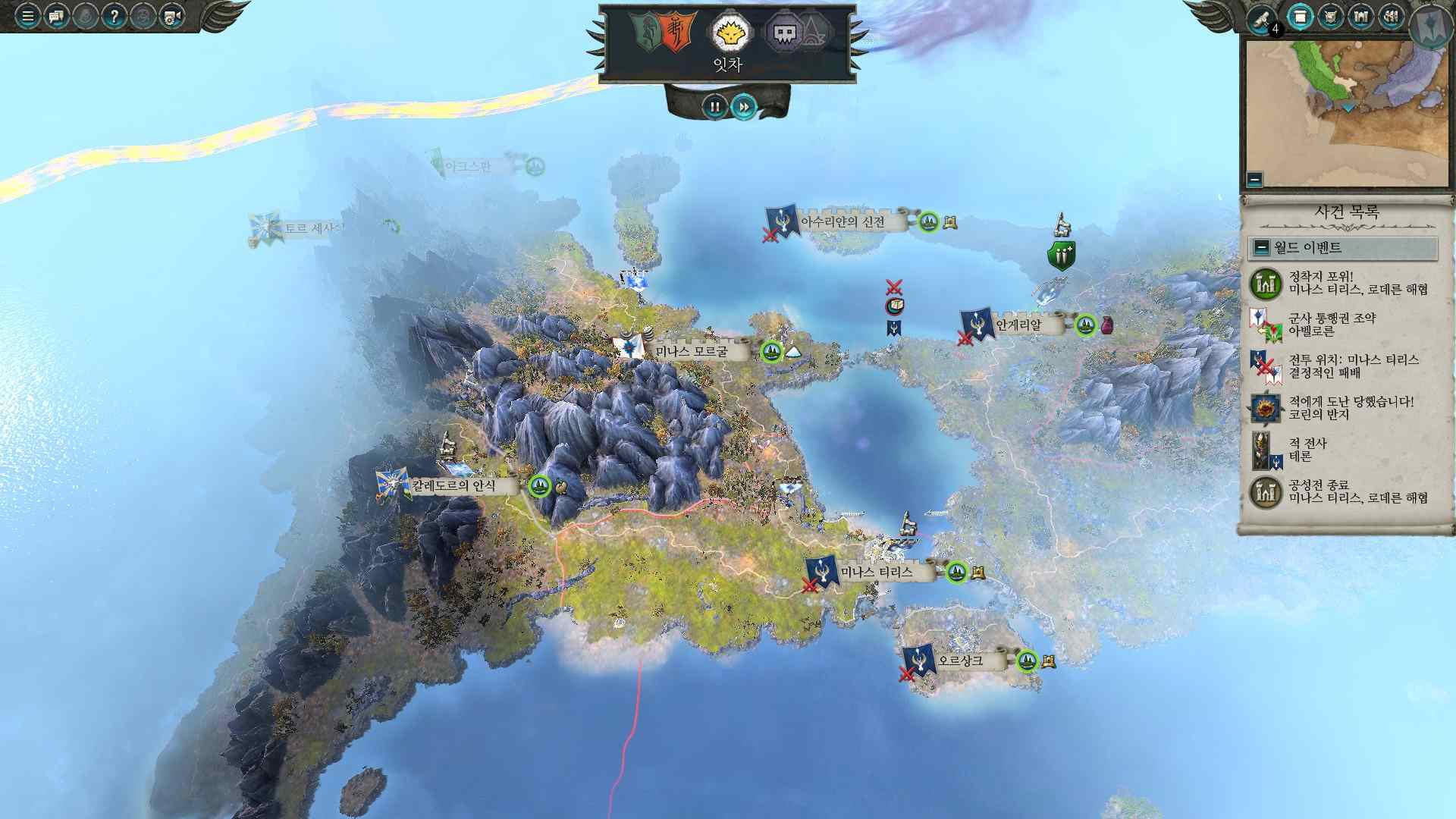The image size is (1456, 819).
Task: Pause the end-turn playback
Action: (714, 107)
